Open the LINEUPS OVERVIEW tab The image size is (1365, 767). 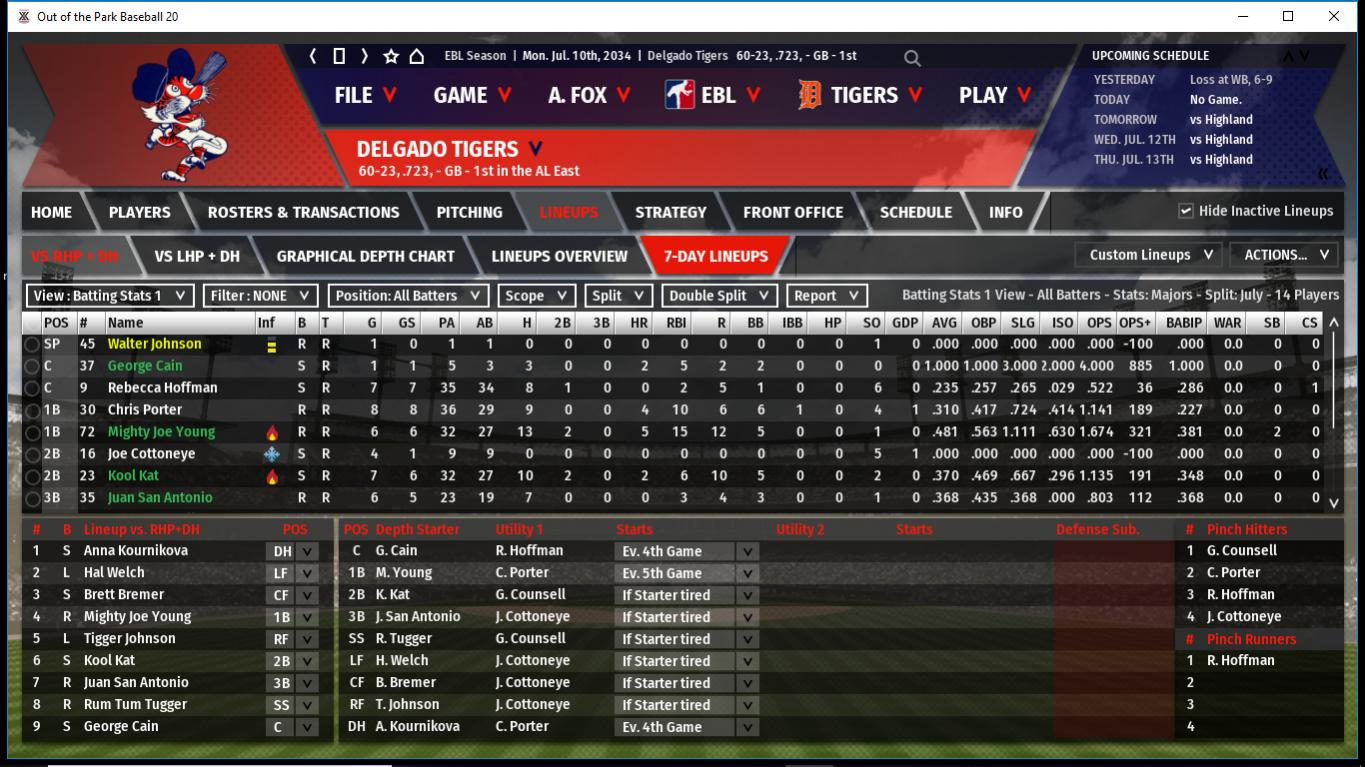(559, 256)
